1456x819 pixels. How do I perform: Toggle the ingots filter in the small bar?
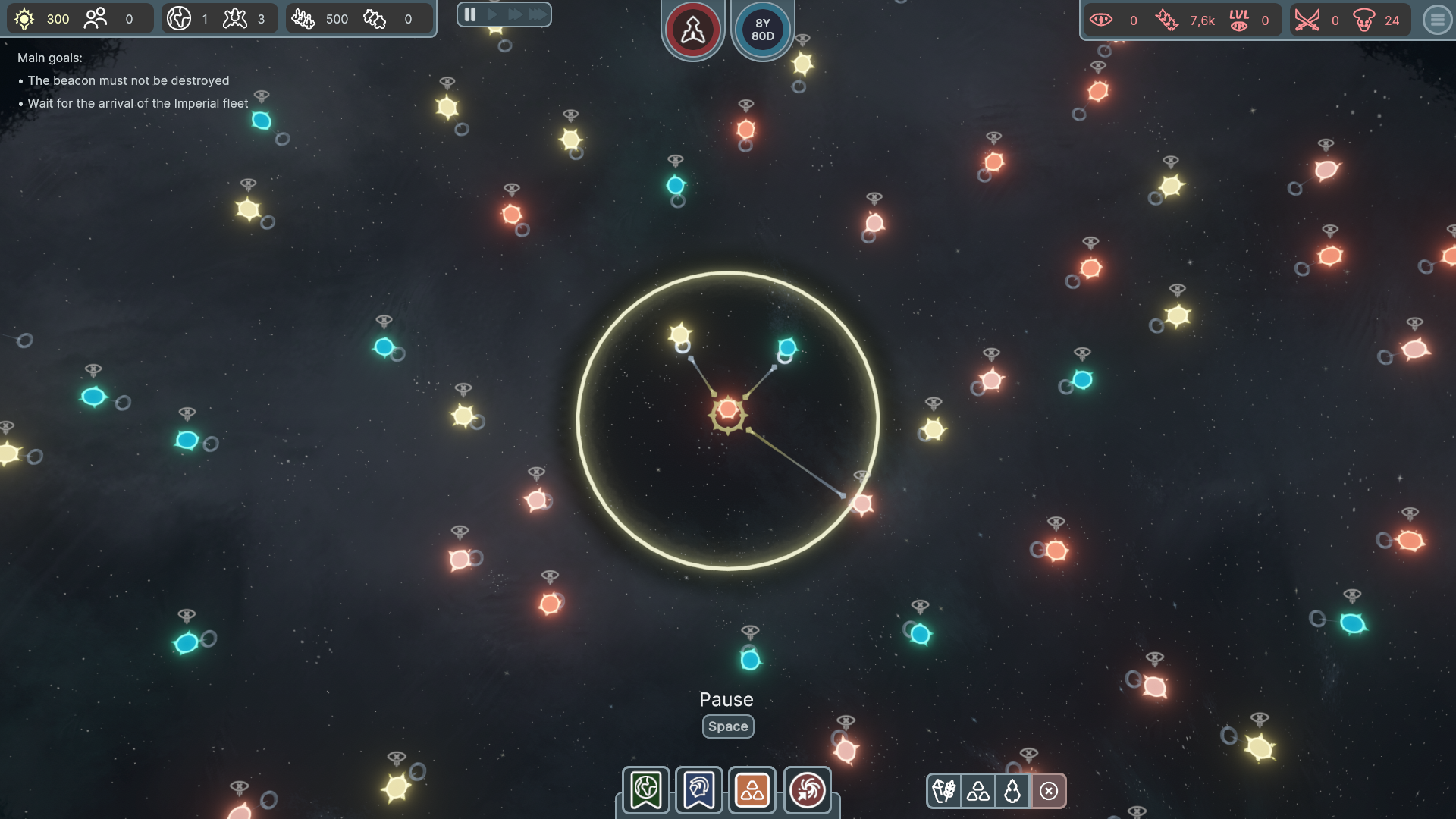978,791
